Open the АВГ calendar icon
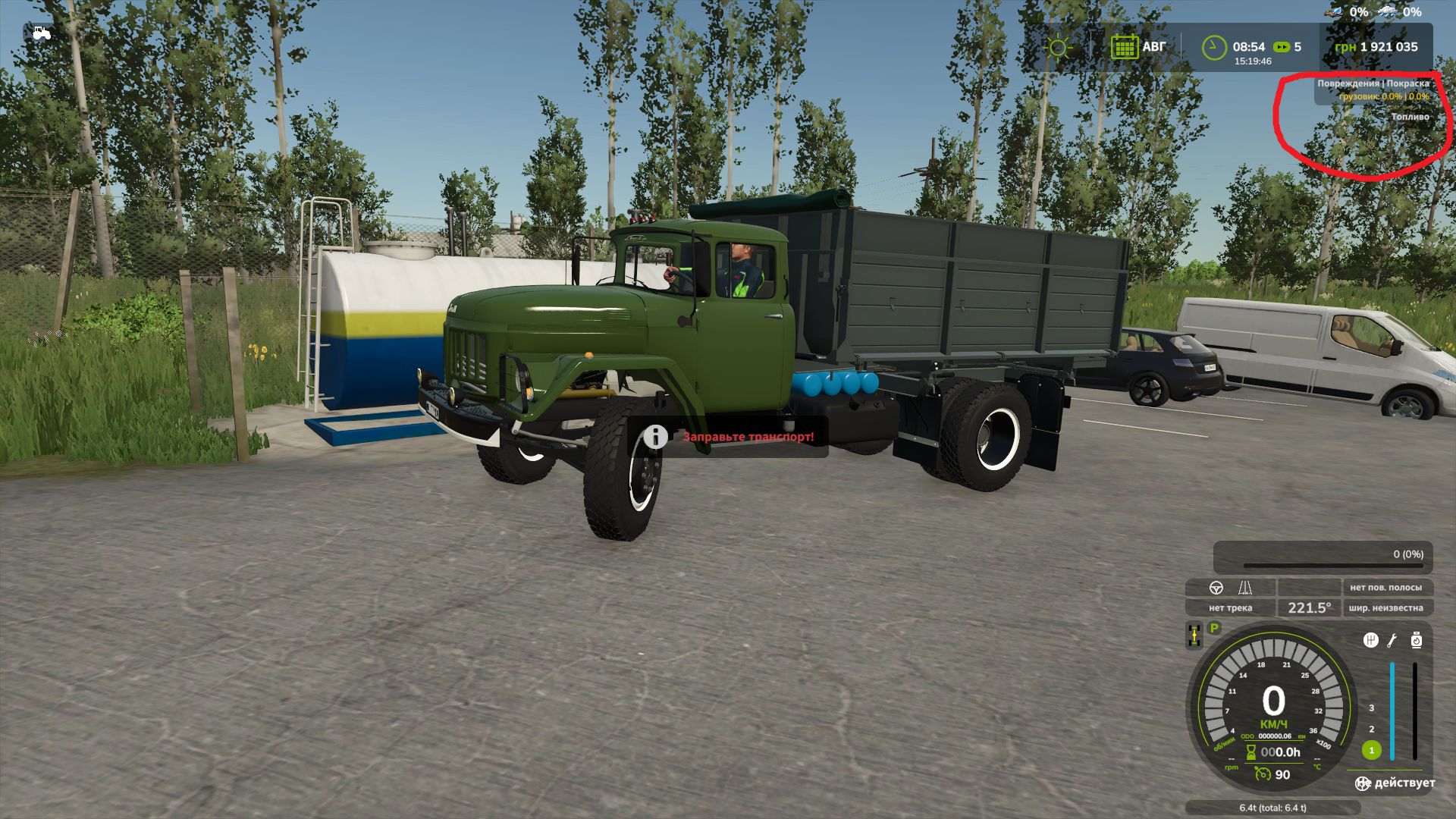This screenshot has width=1456, height=819. (x=1125, y=45)
